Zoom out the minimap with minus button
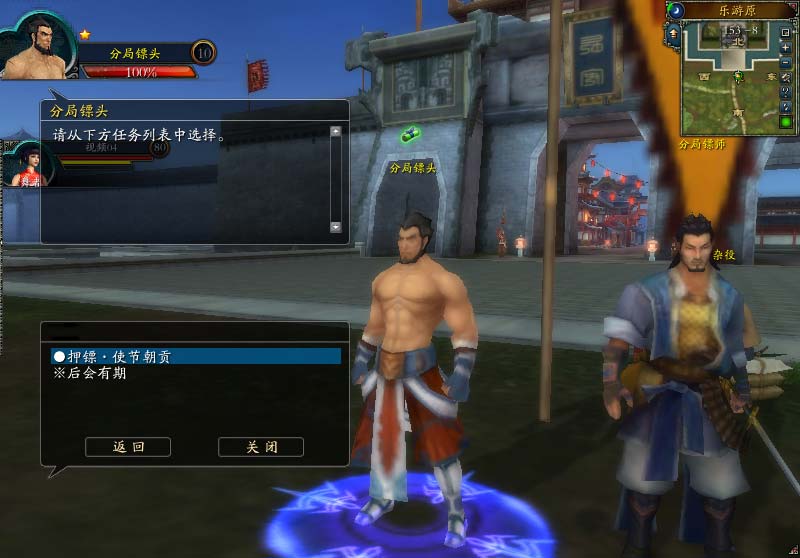Viewport: 800px width, 558px height. (x=785, y=63)
